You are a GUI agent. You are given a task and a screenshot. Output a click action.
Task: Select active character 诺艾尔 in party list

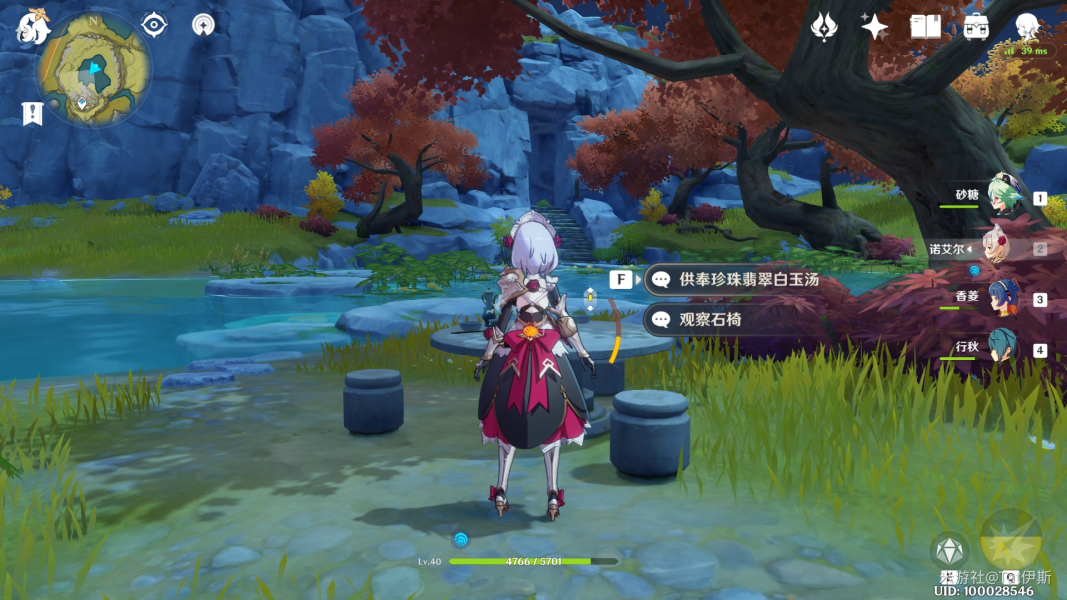[1001, 248]
